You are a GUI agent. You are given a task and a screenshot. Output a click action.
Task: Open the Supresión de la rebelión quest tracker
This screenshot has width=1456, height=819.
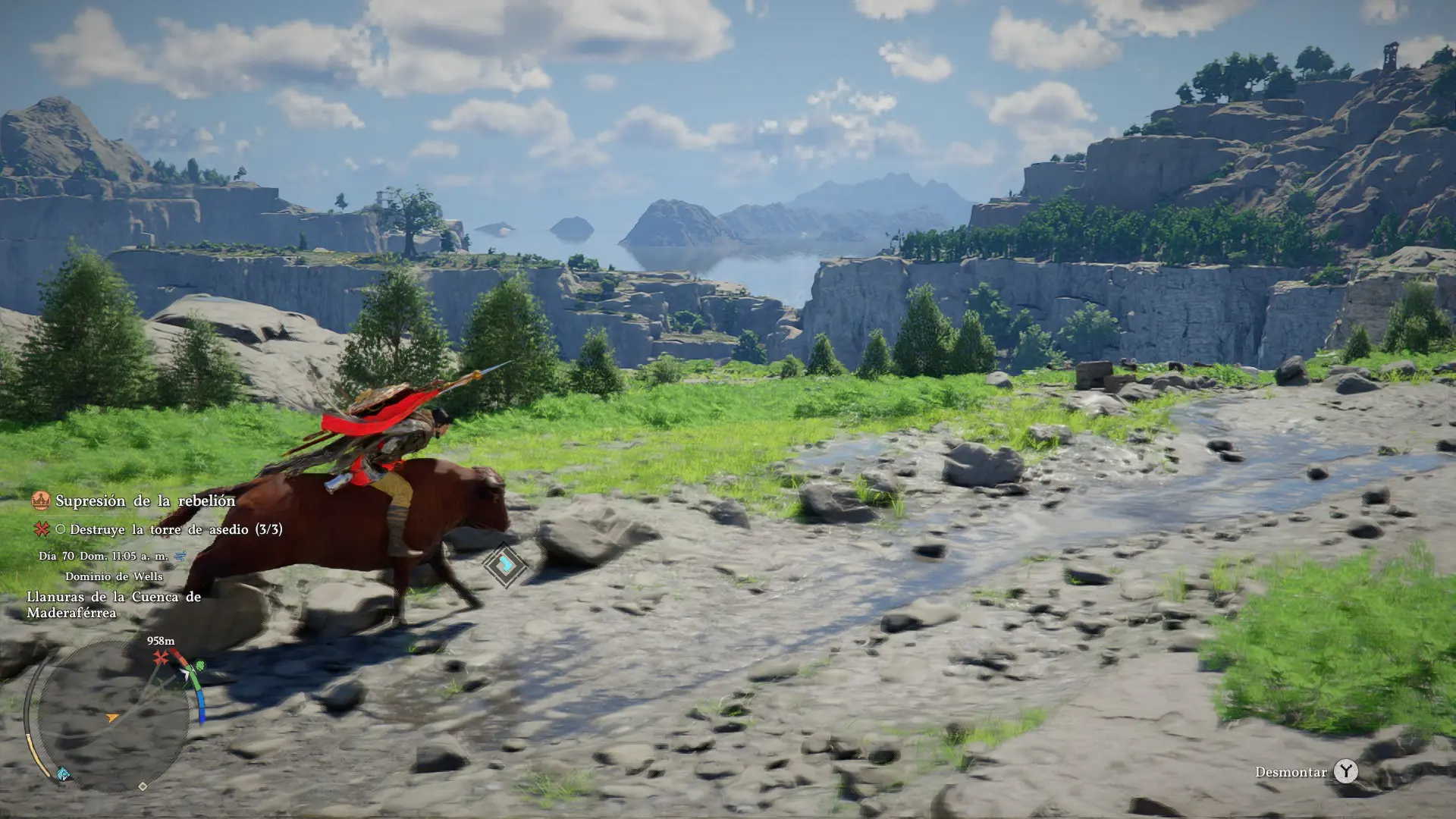145,500
